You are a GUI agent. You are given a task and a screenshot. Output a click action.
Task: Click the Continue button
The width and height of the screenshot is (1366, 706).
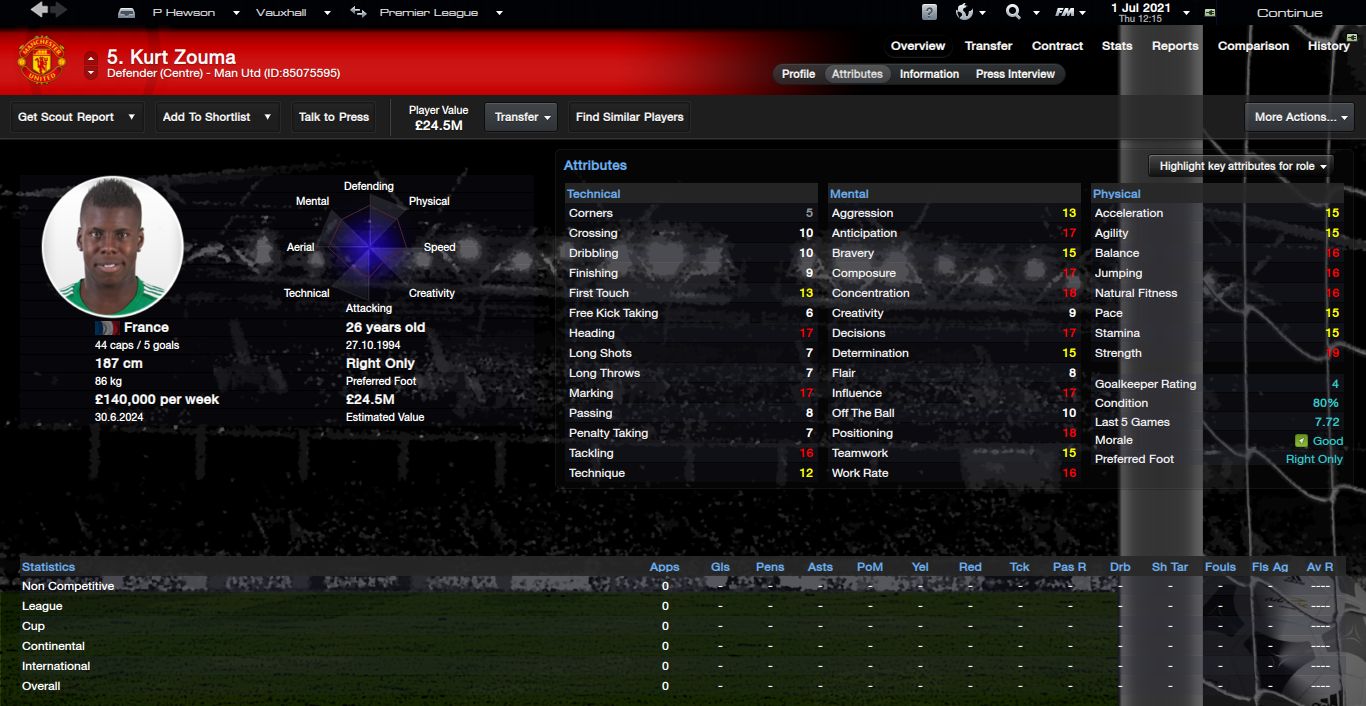[x=1289, y=13]
